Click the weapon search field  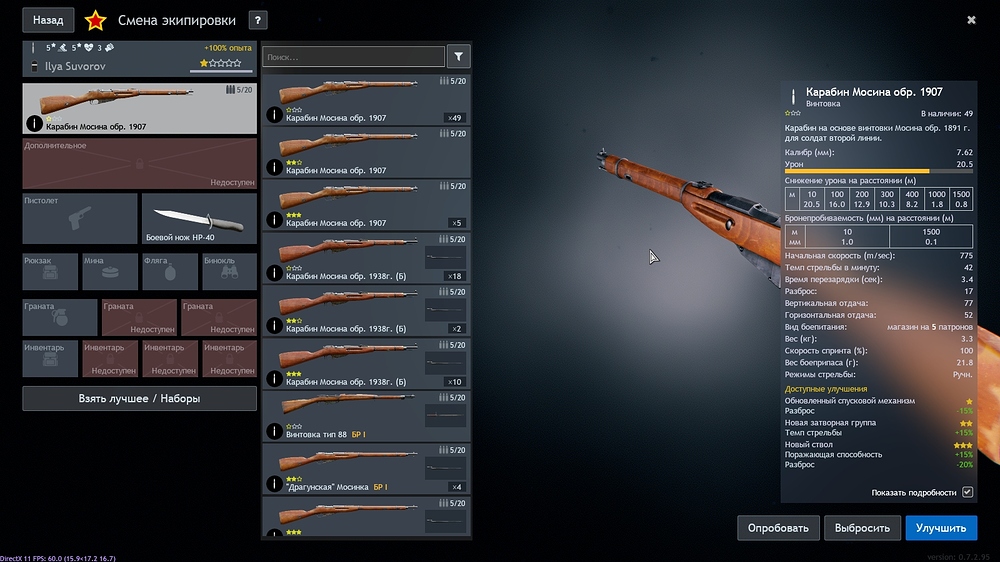(x=352, y=57)
